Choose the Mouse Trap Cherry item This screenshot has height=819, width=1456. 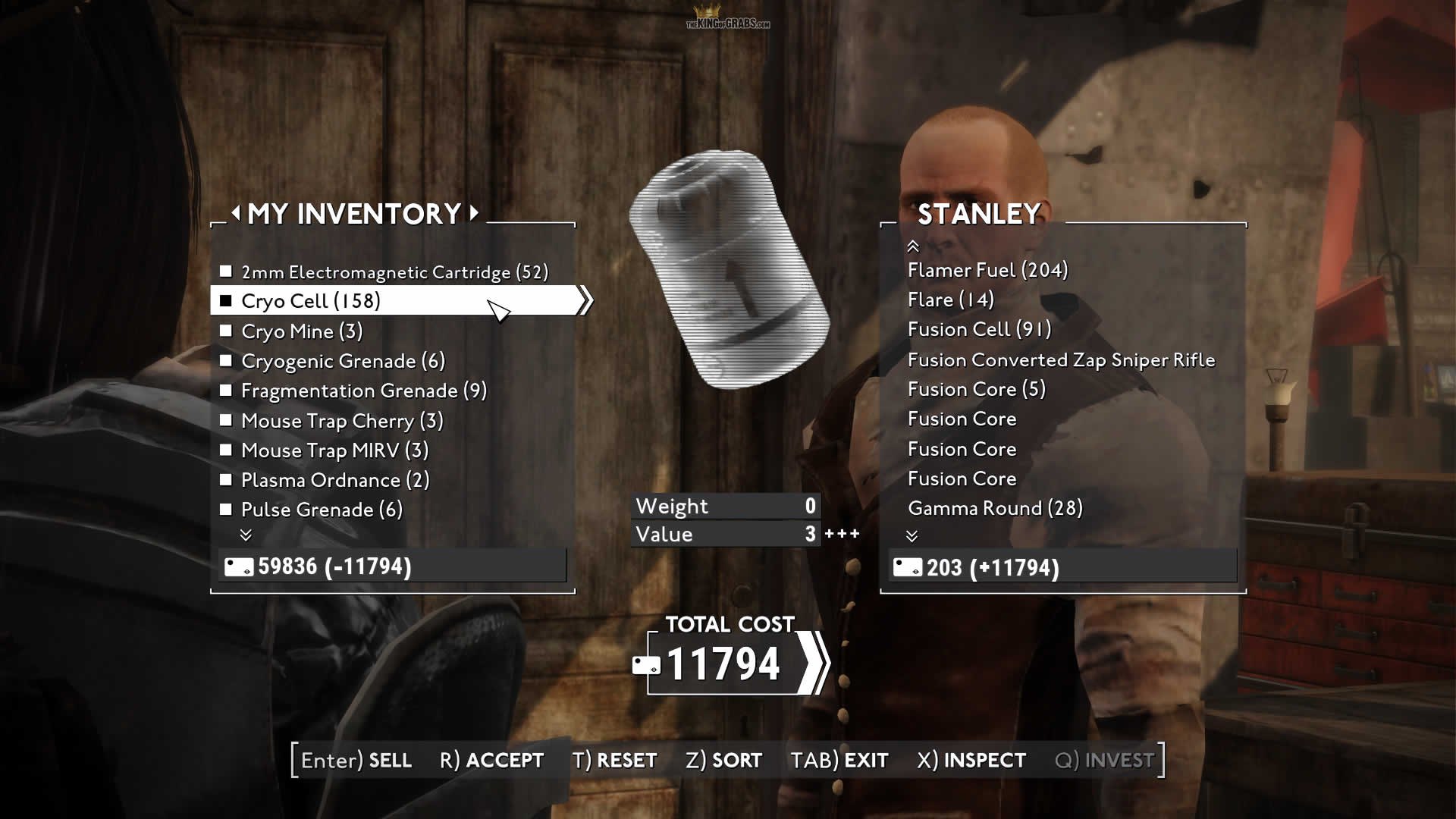pyautogui.click(x=341, y=421)
